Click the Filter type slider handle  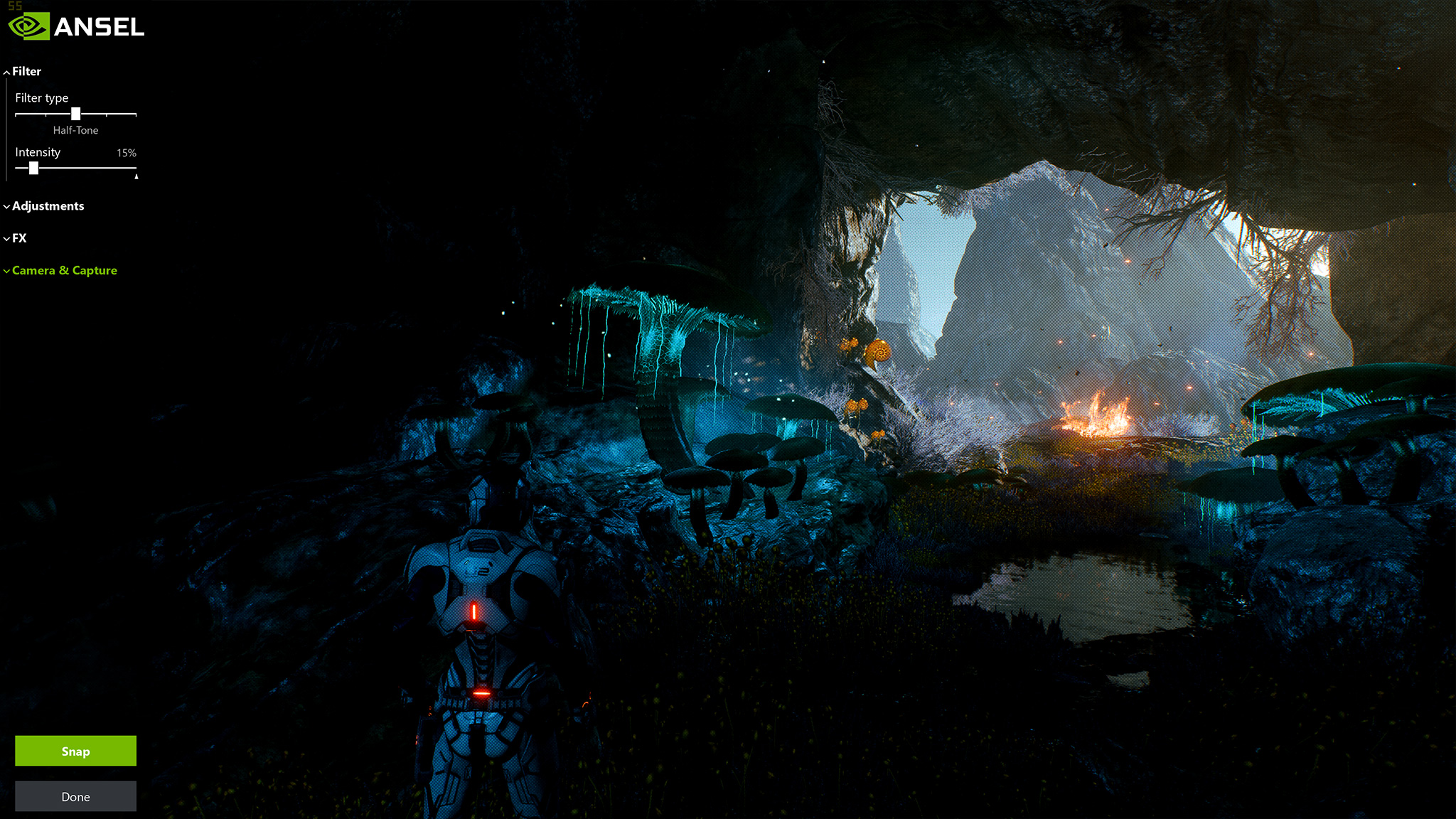click(x=76, y=114)
